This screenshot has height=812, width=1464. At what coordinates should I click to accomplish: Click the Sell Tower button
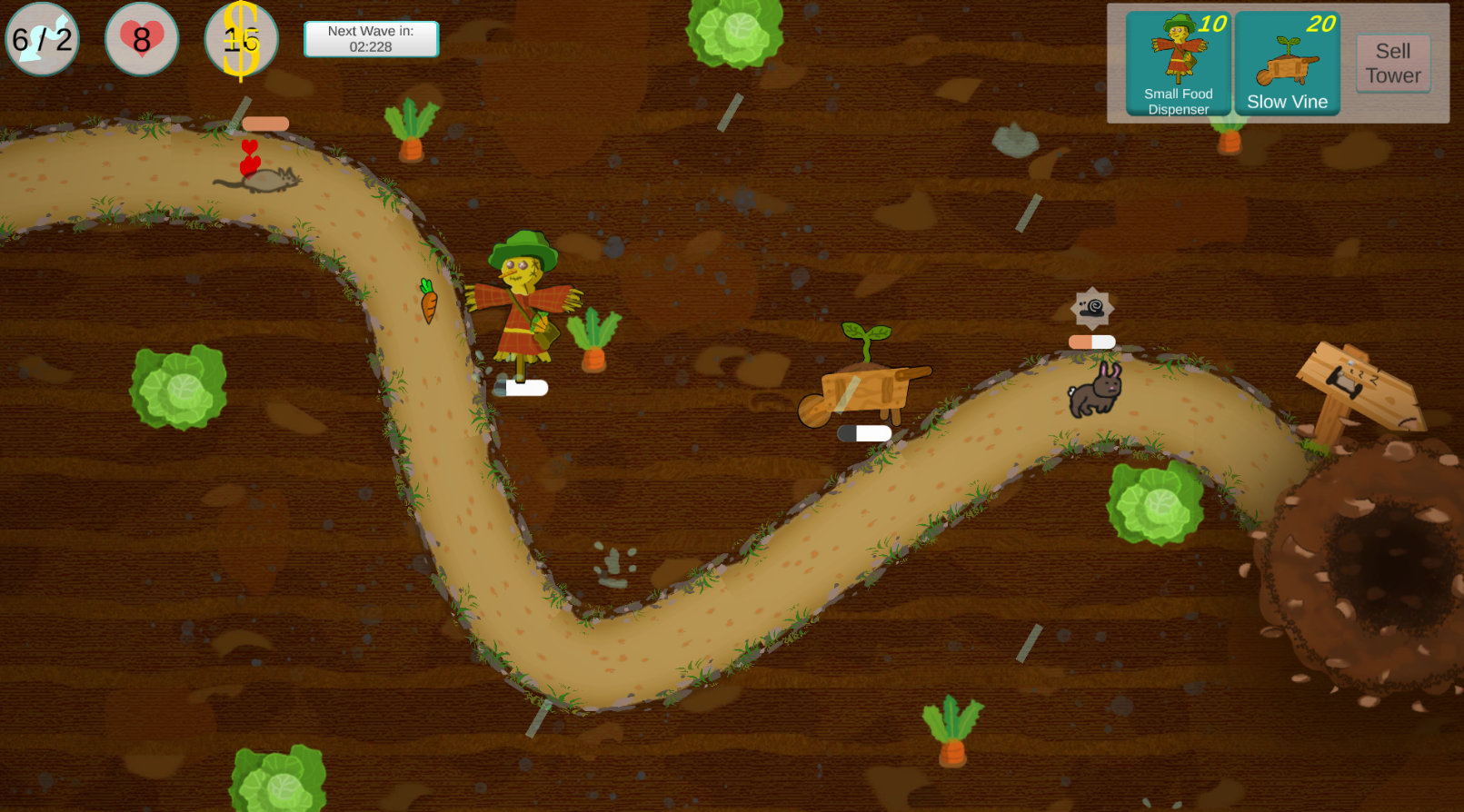(x=1392, y=64)
